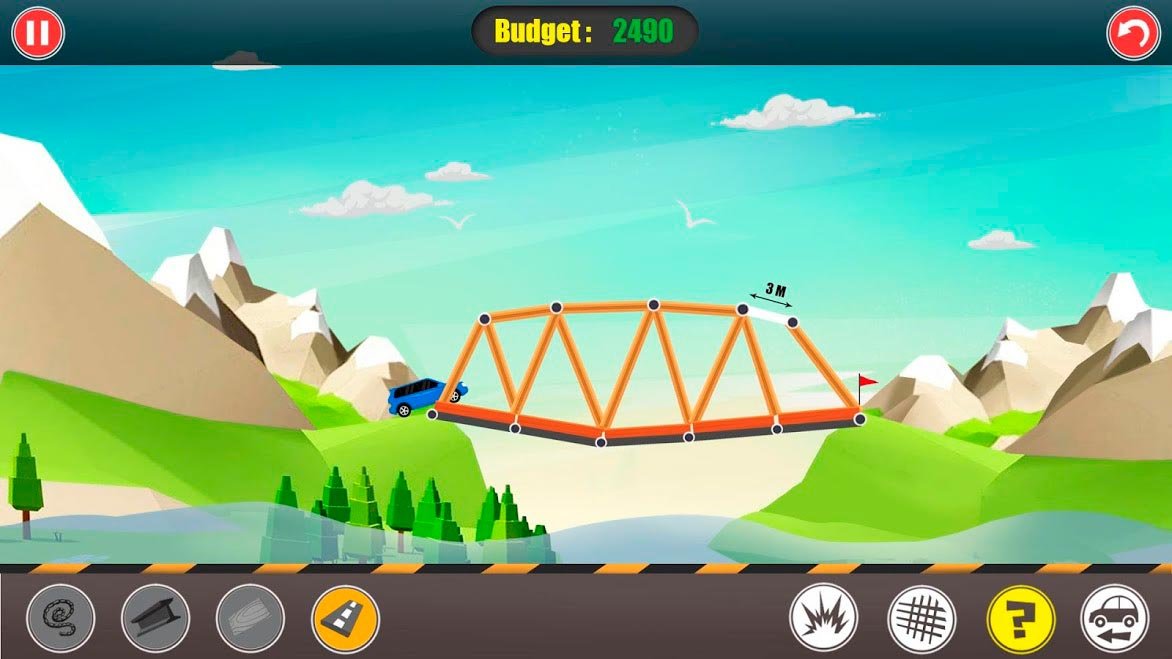Click the red undo arrow button

pos(1133,33)
